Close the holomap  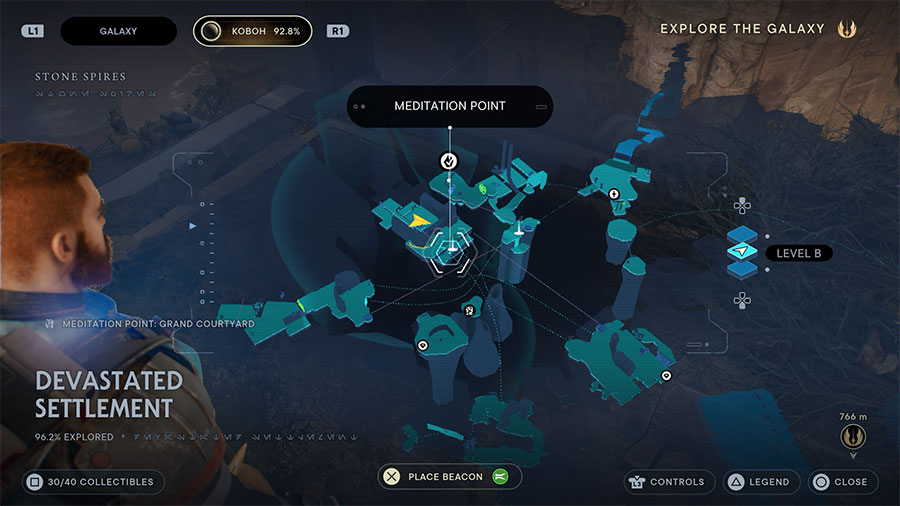pyautogui.click(x=844, y=482)
